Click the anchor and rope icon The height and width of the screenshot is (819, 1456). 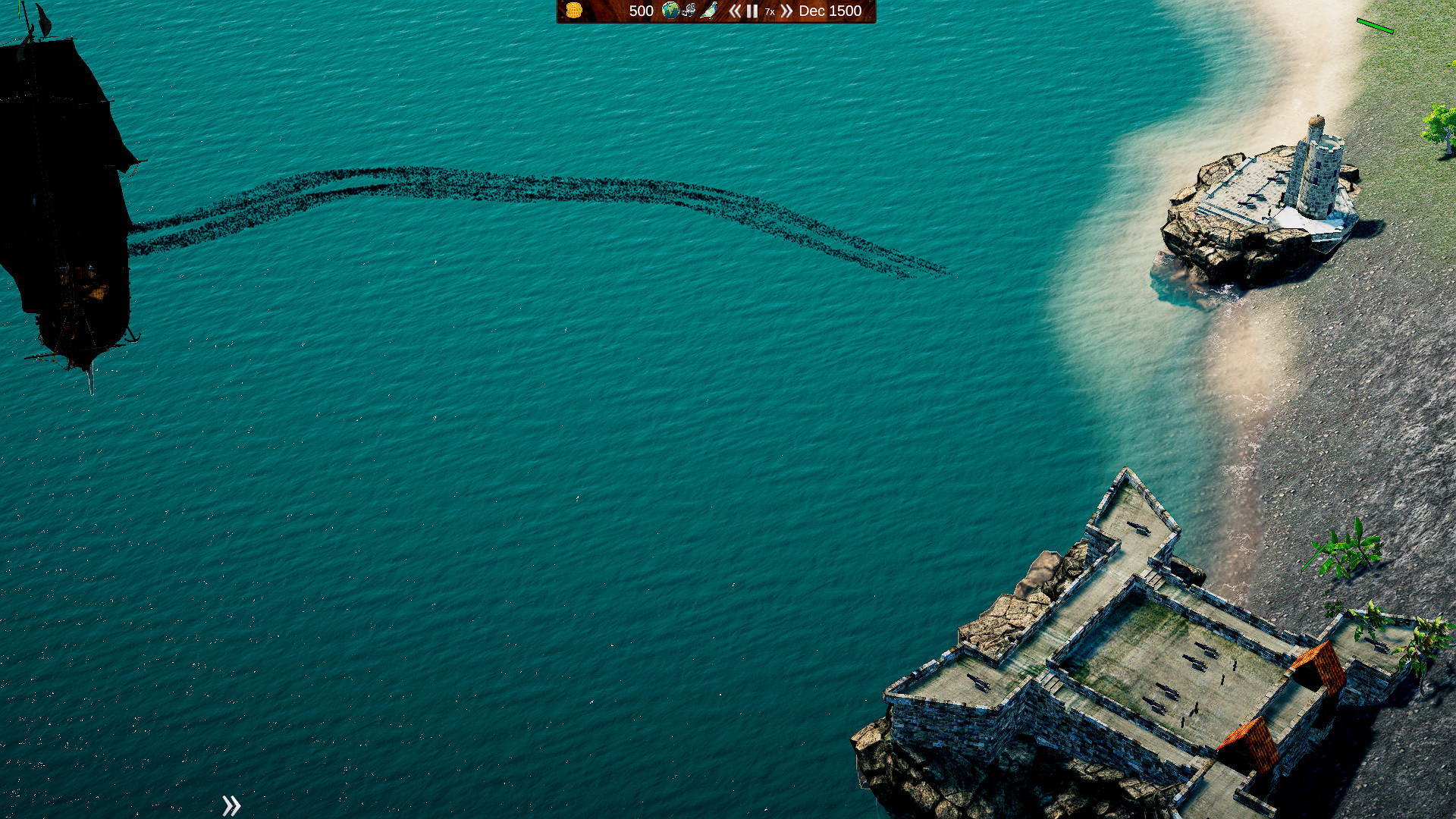click(x=689, y=11)
